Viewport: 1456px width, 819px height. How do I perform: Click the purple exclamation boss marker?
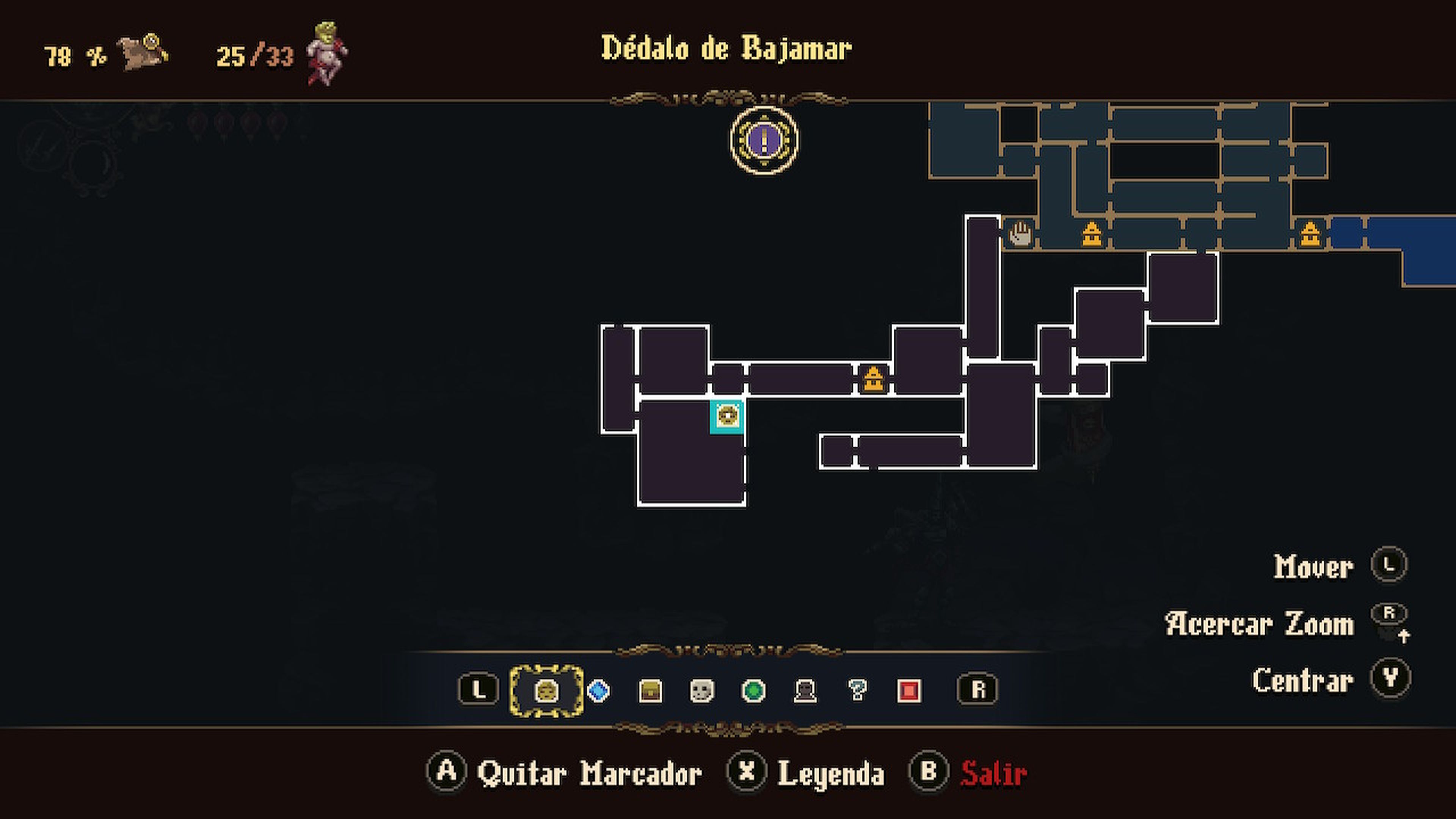click(x=763, y=141)
